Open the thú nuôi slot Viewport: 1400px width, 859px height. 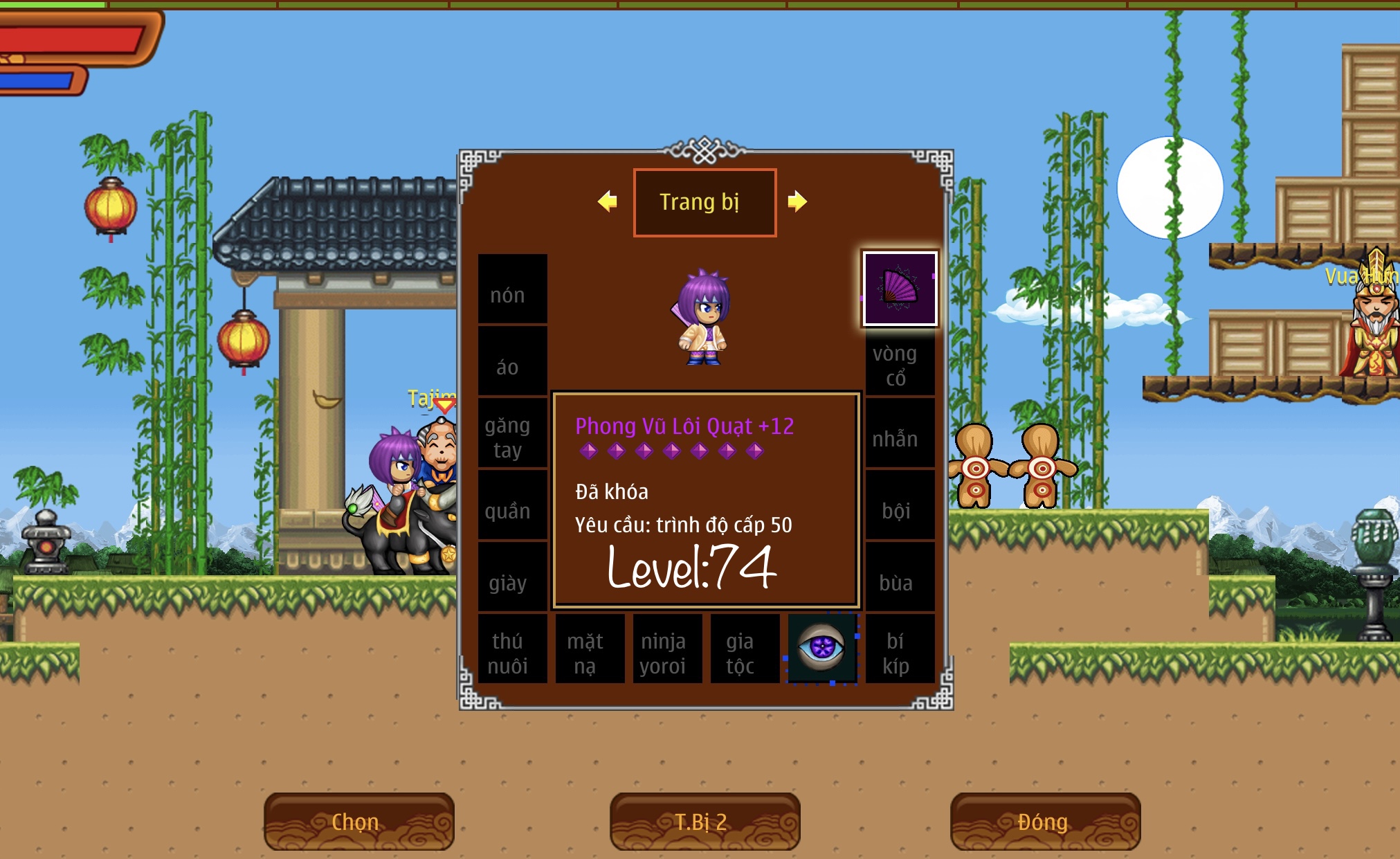pos(512,649)
